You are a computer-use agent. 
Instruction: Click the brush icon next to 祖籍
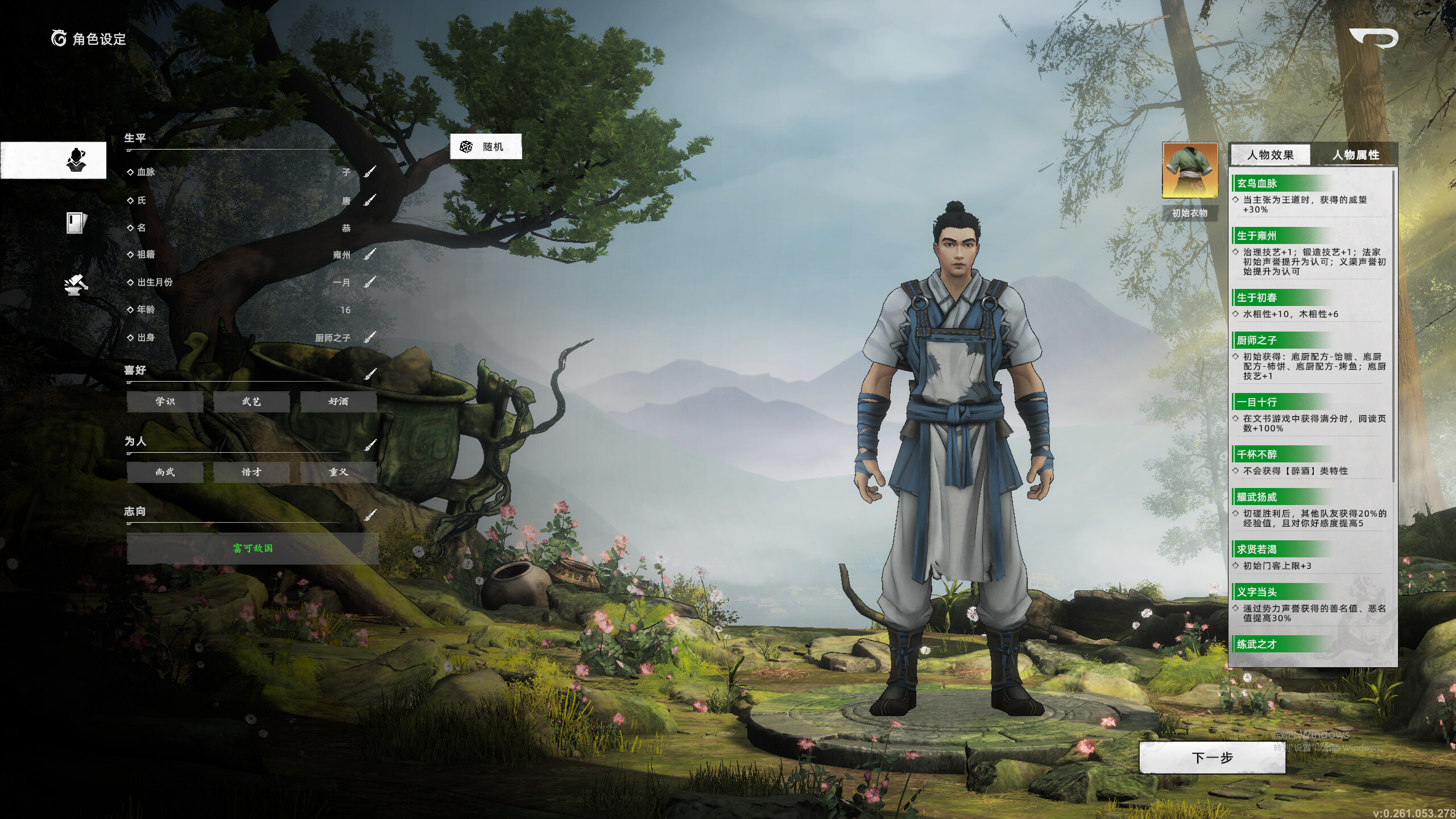[x=370, y=255]
